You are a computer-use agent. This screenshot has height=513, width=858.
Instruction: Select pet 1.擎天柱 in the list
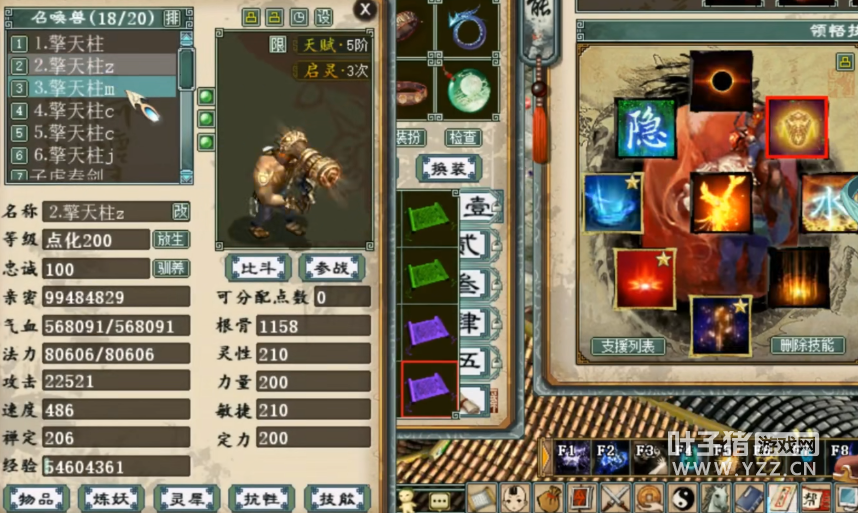click(x=69, y=43)
